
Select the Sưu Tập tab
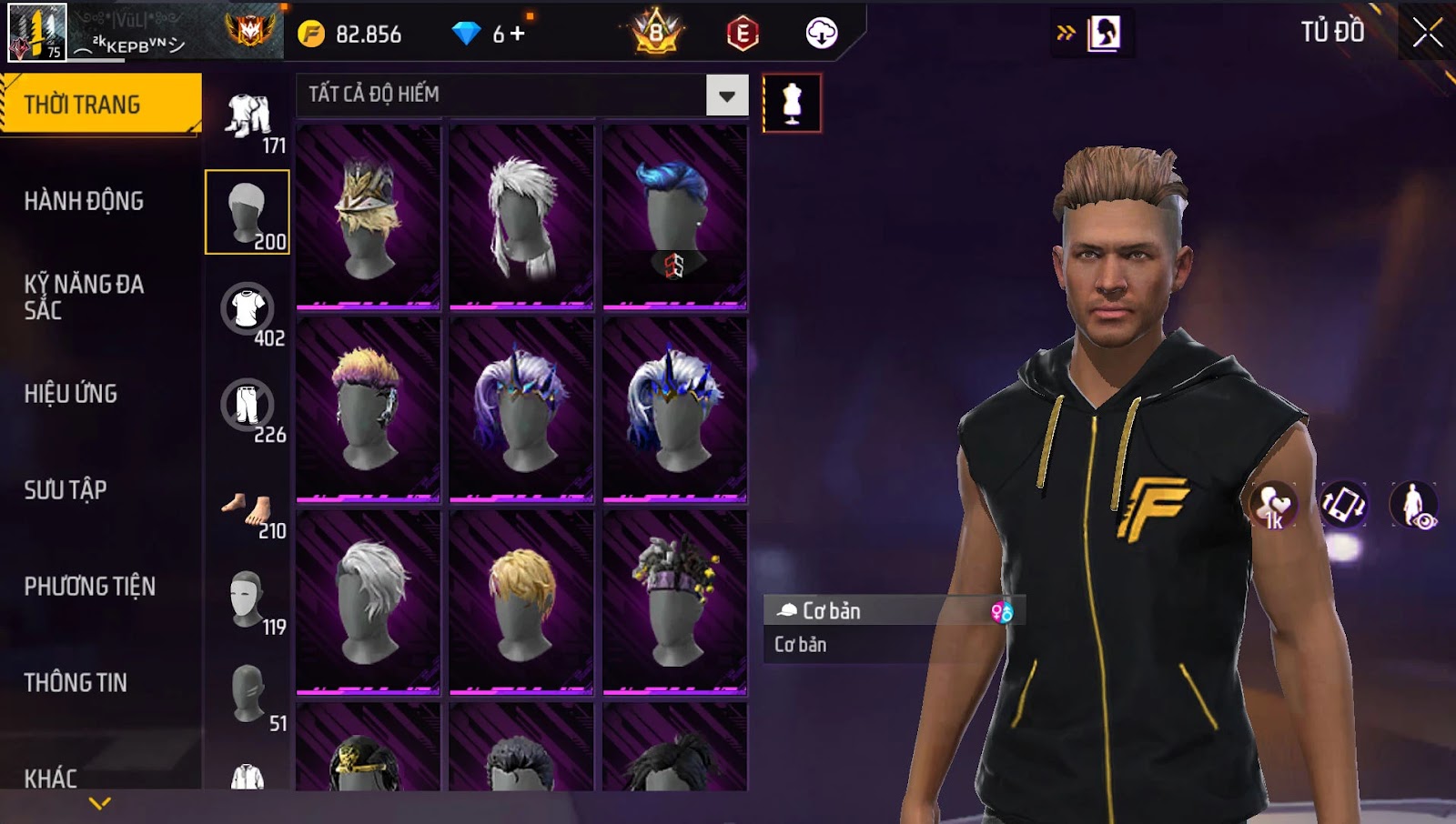tap(66, 490)
